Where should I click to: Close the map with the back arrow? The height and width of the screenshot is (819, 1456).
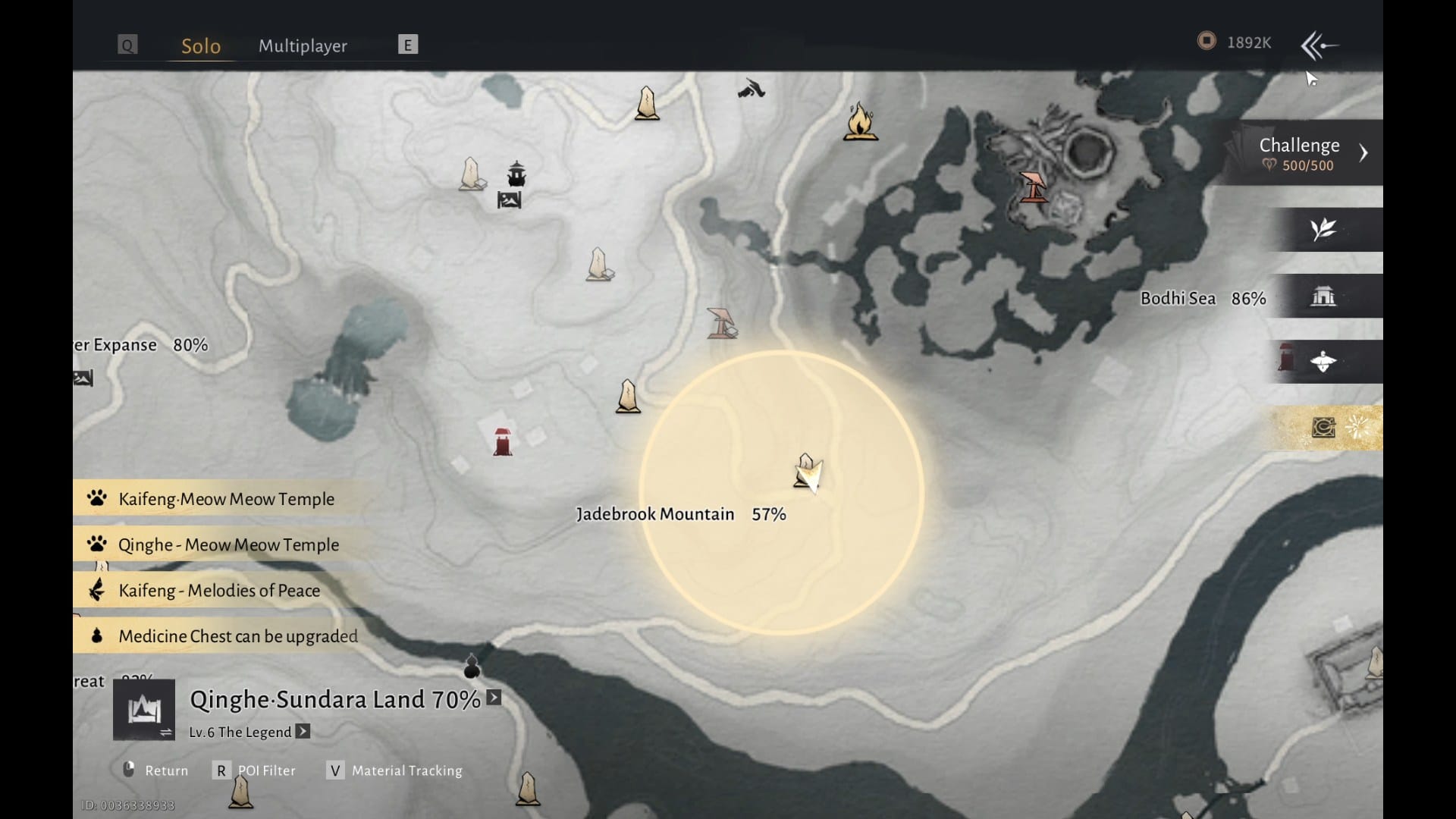(x=1319, y=45)
